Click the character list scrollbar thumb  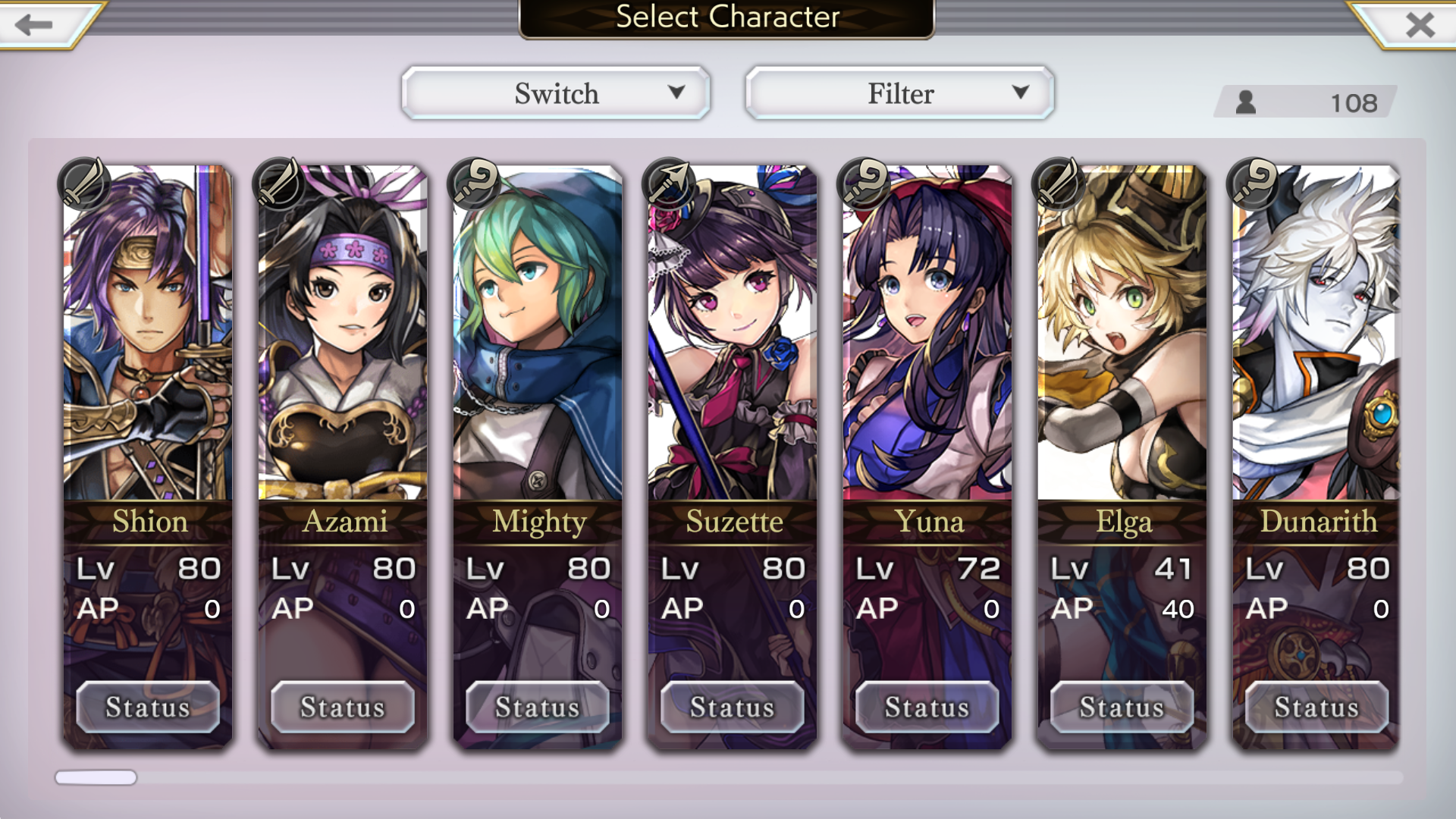coord(96,777)
